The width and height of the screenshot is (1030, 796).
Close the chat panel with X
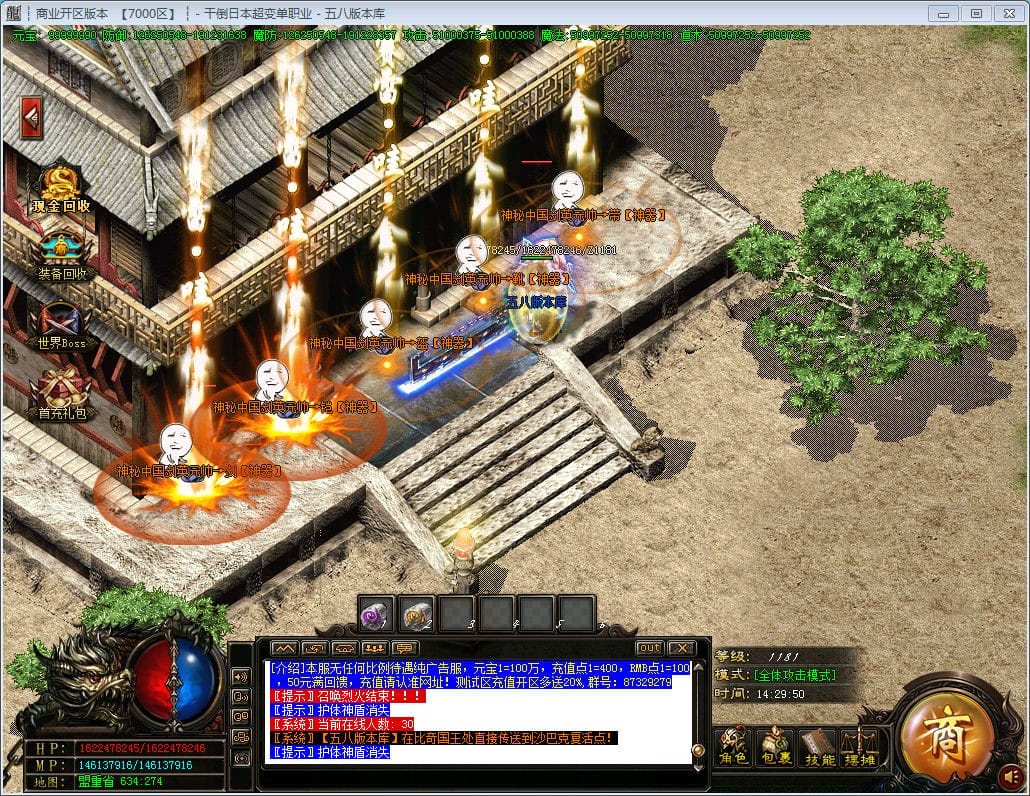[681, 648]
